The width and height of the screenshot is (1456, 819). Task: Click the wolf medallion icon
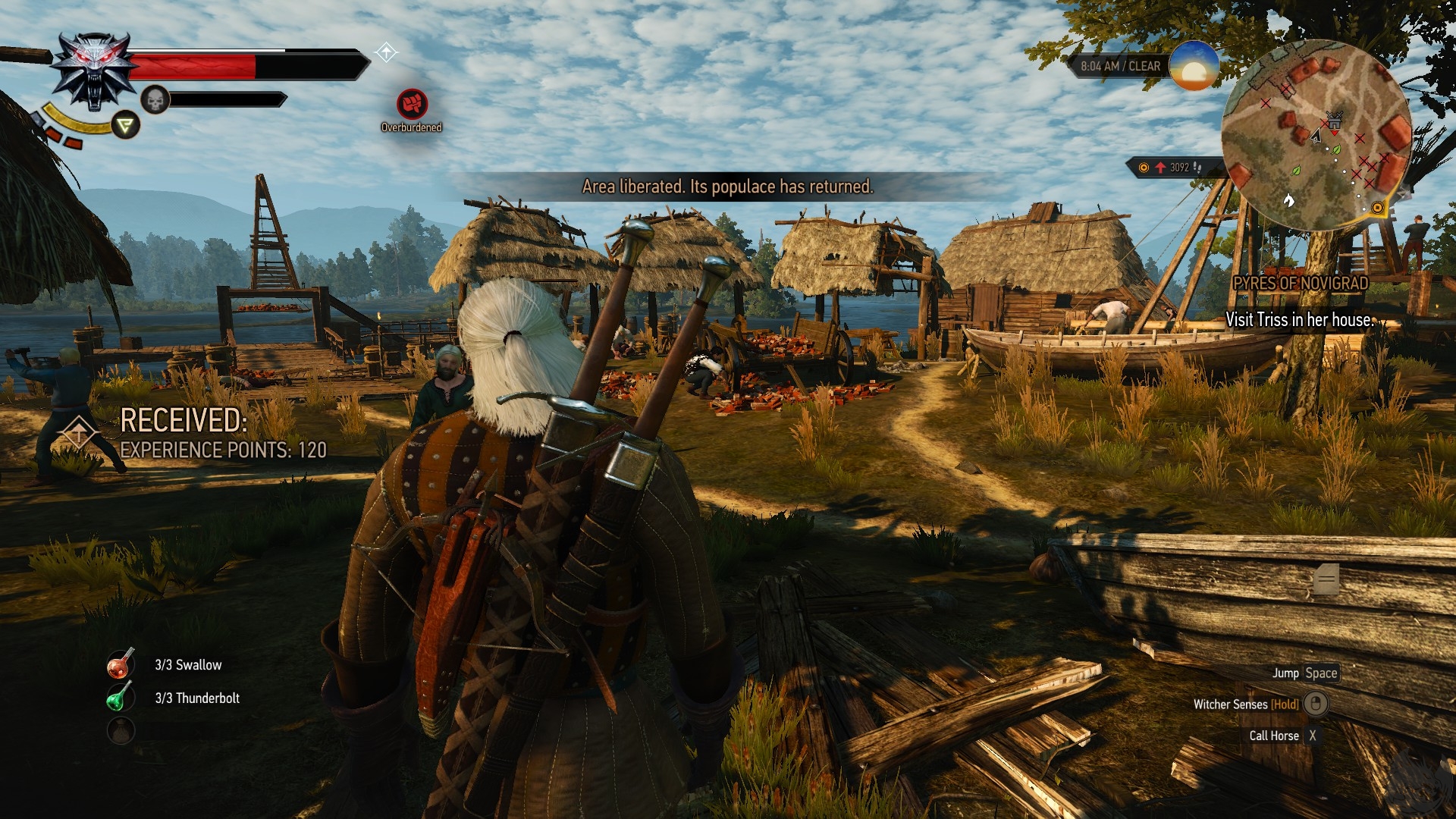click(93, 70)
